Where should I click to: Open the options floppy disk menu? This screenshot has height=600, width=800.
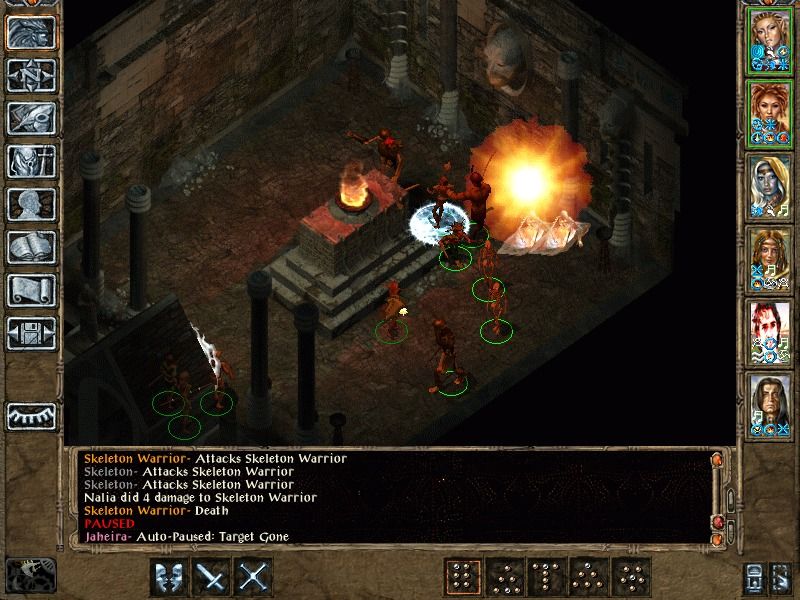pos(30,333)
